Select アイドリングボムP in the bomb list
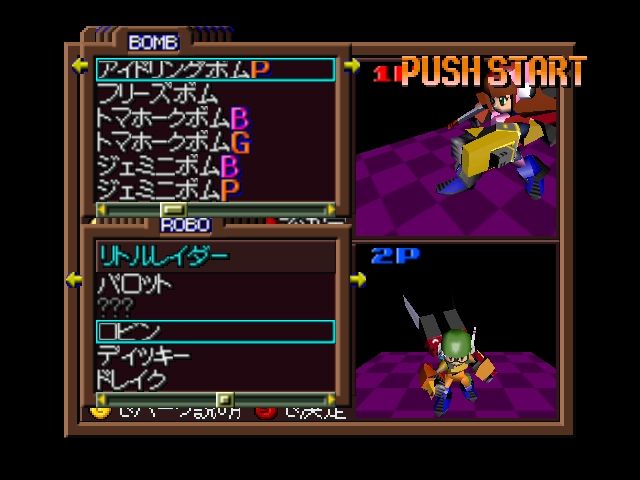Screen dimensions: 640x480 click(183, 69)
